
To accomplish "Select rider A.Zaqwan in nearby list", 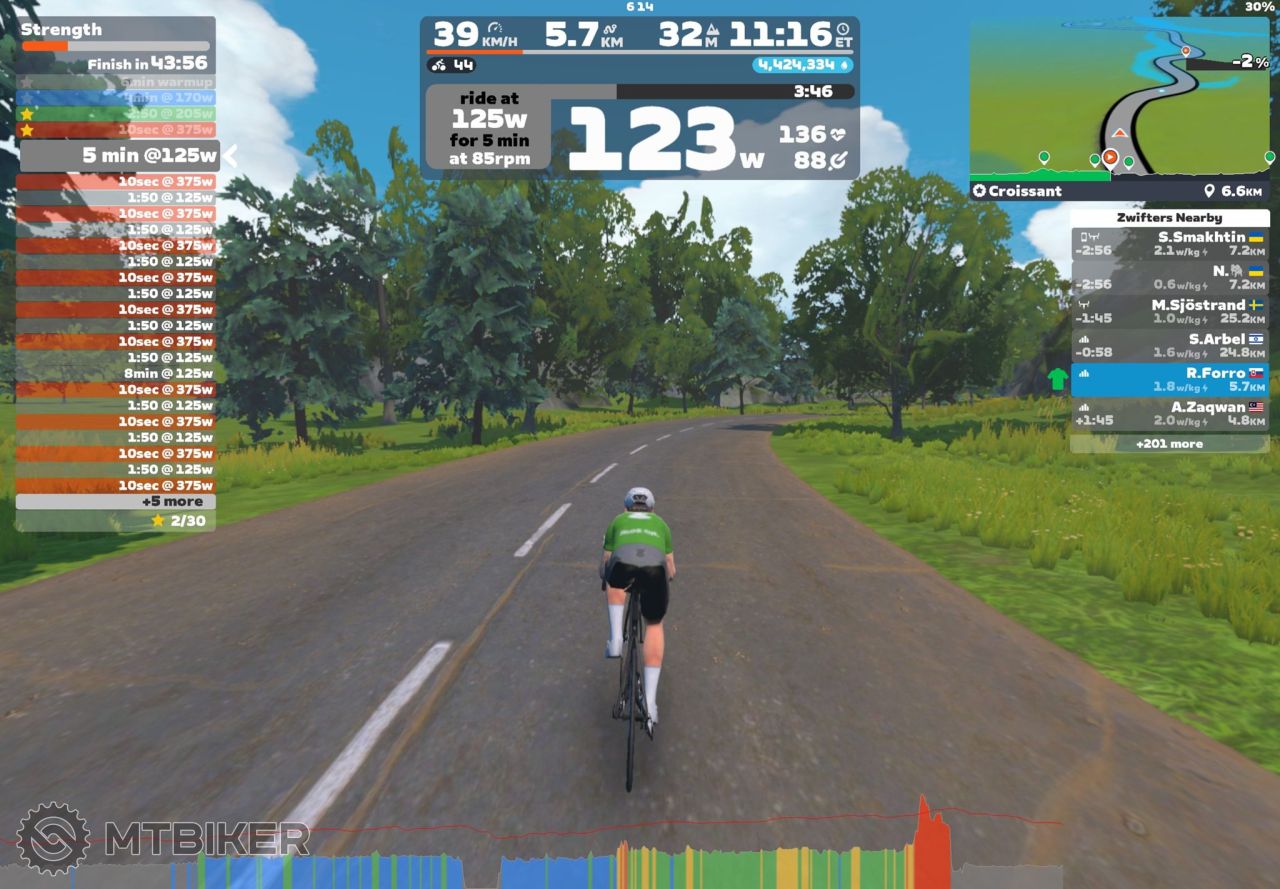I will pos(1169,414).
